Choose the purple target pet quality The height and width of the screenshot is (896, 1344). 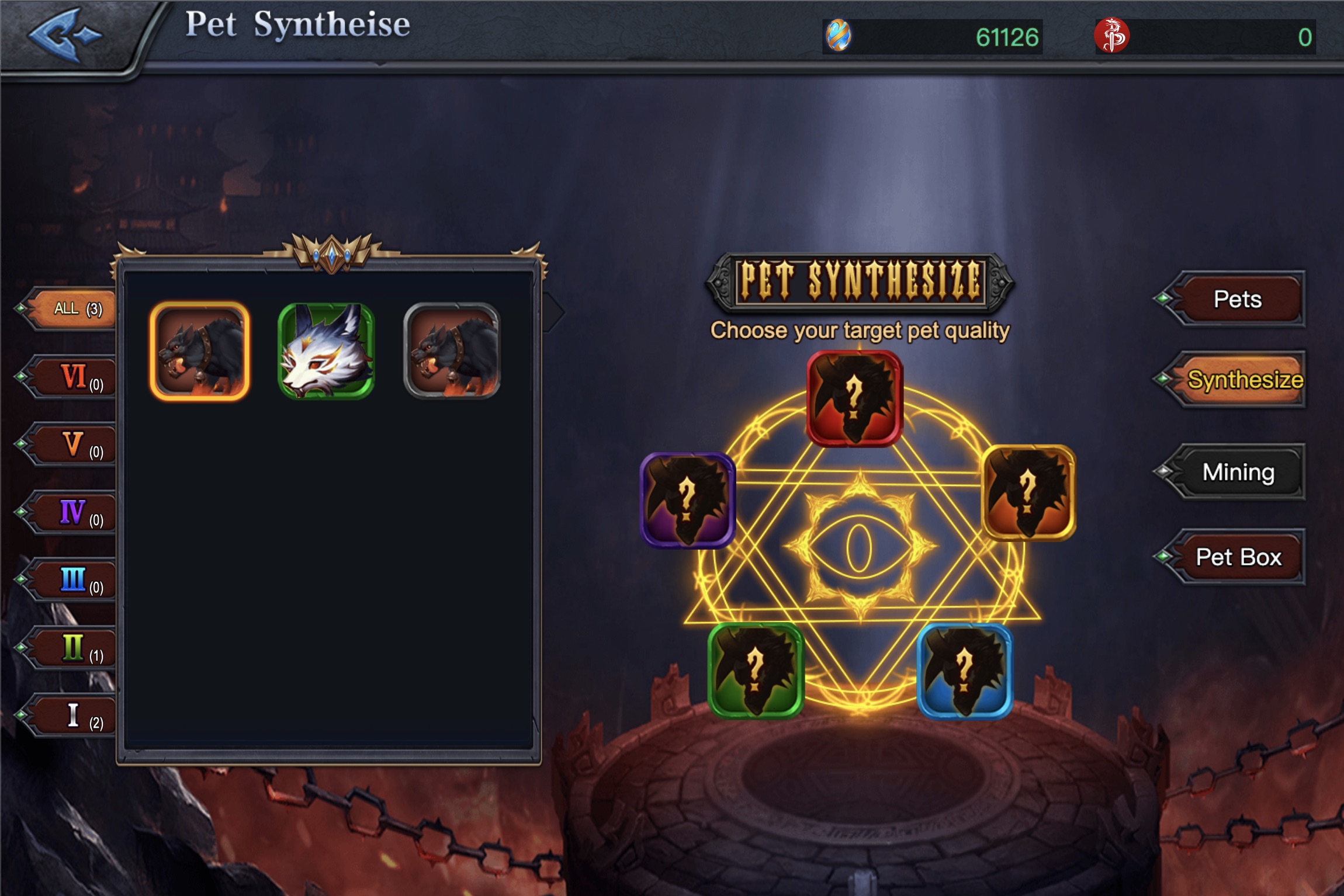click(687, 501)
